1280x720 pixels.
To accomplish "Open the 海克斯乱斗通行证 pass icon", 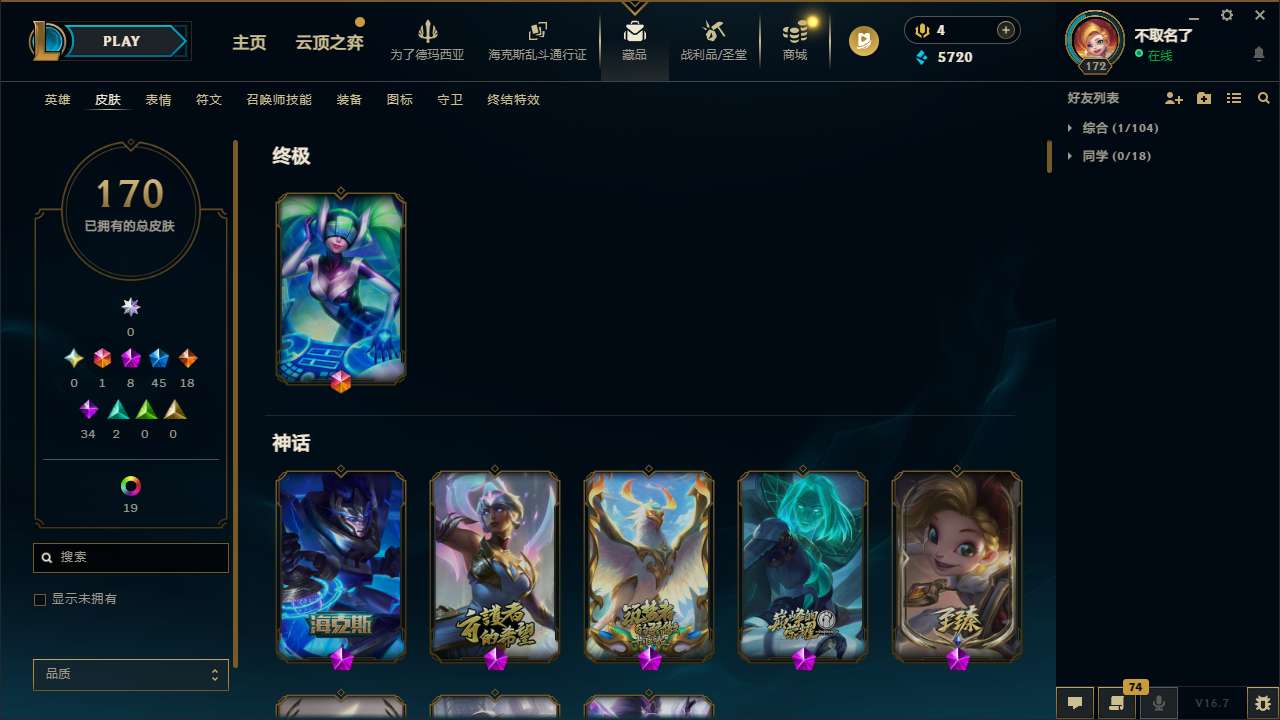I will (537, 40).
